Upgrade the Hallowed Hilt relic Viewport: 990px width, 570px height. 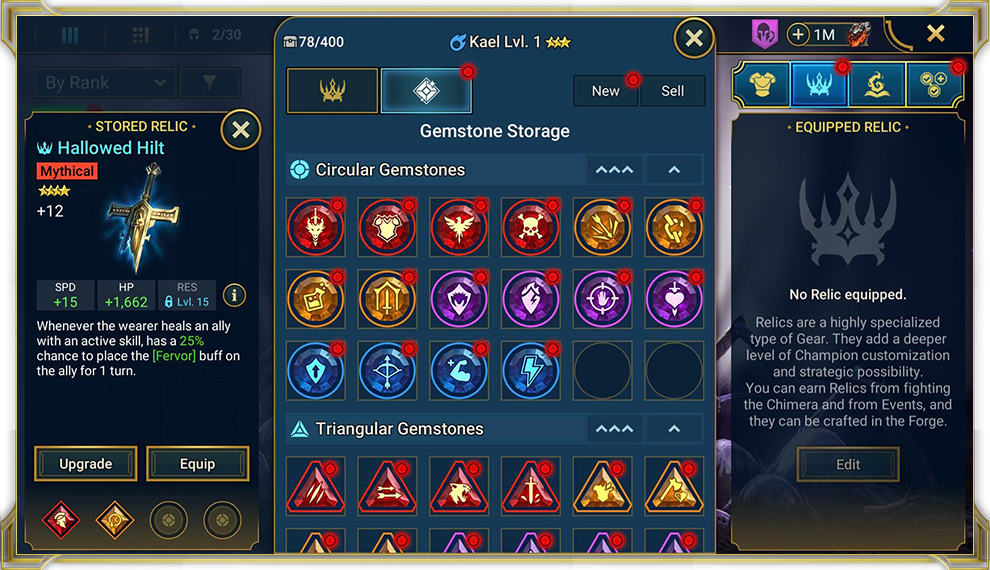[86, 464]
